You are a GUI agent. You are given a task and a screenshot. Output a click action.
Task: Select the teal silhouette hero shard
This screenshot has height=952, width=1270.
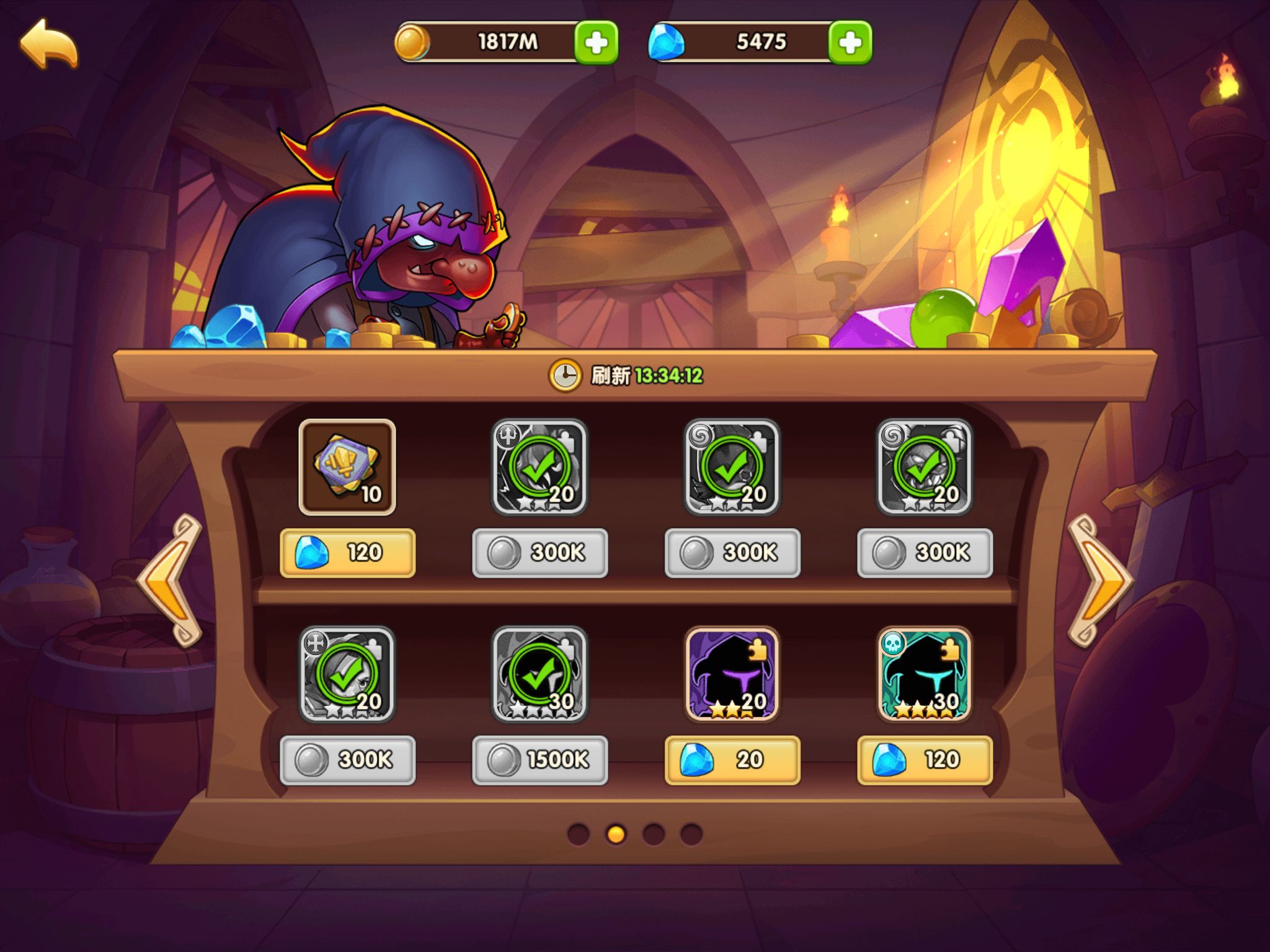924,674
